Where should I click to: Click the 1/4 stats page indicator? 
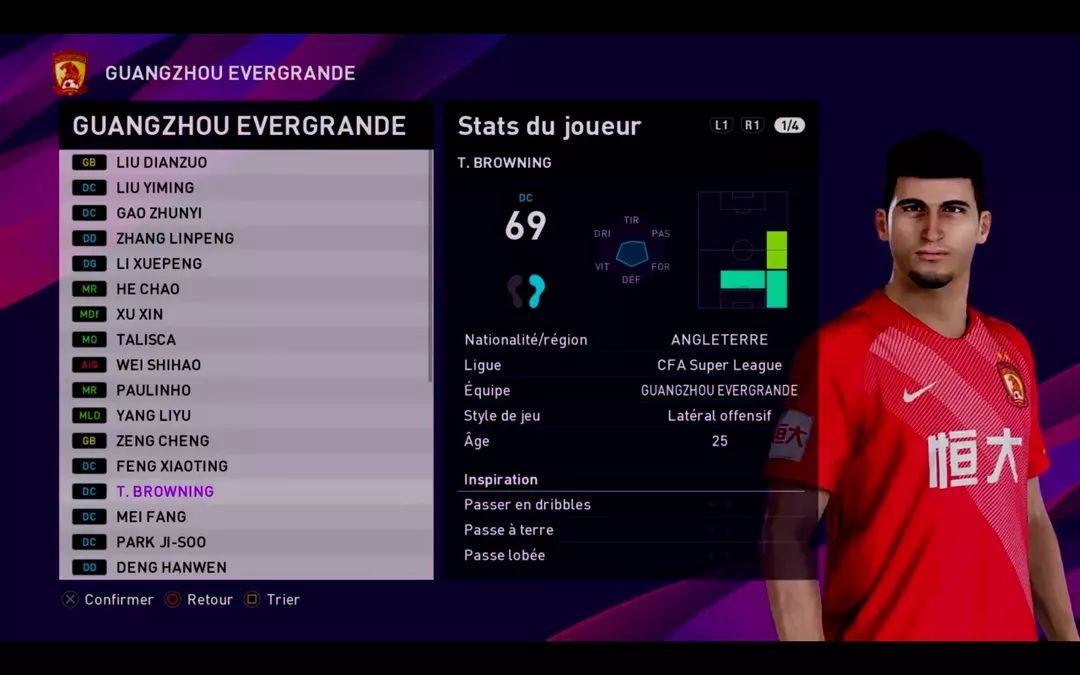coord(789,126)
